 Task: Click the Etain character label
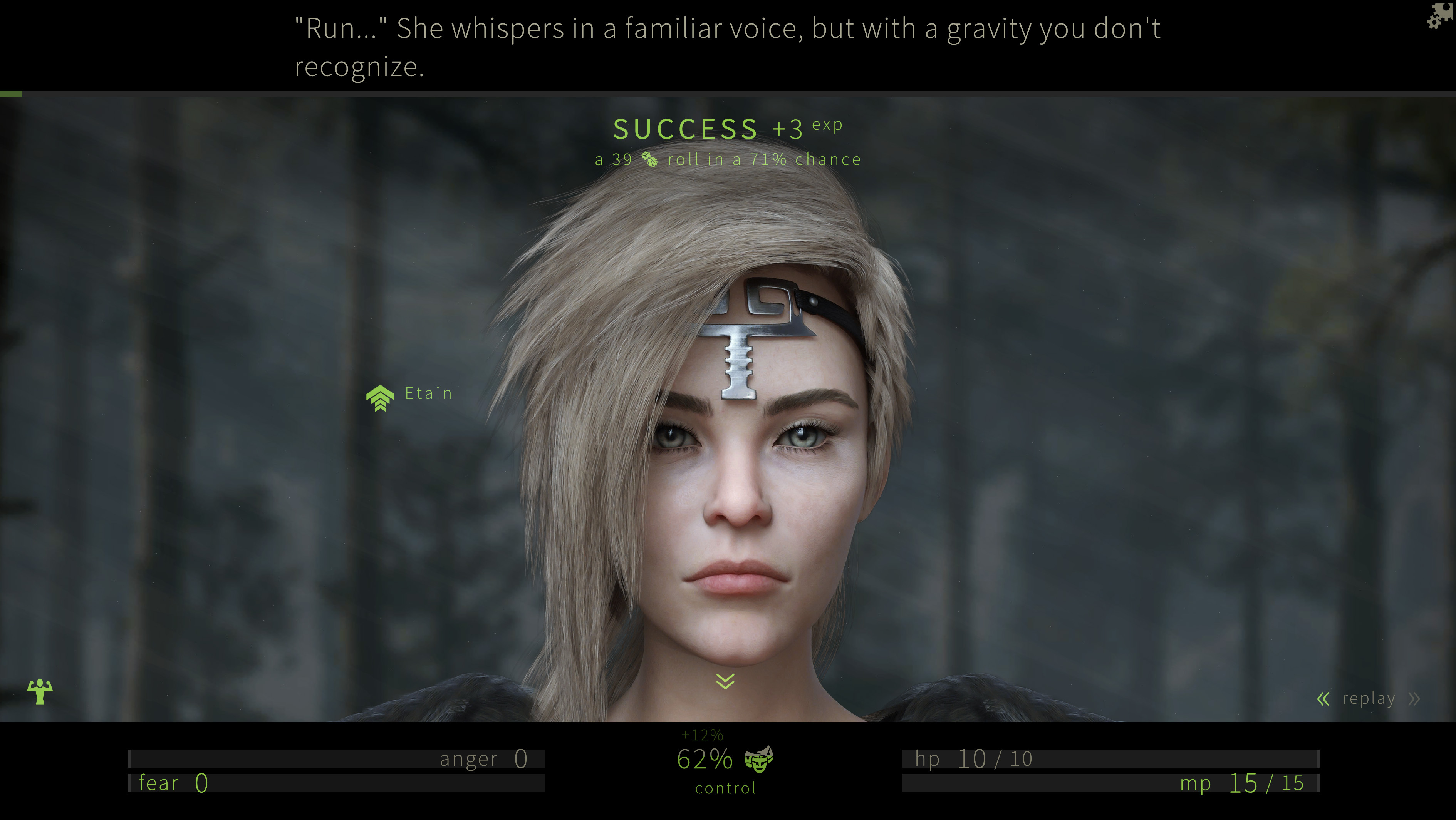click(428, 393)
